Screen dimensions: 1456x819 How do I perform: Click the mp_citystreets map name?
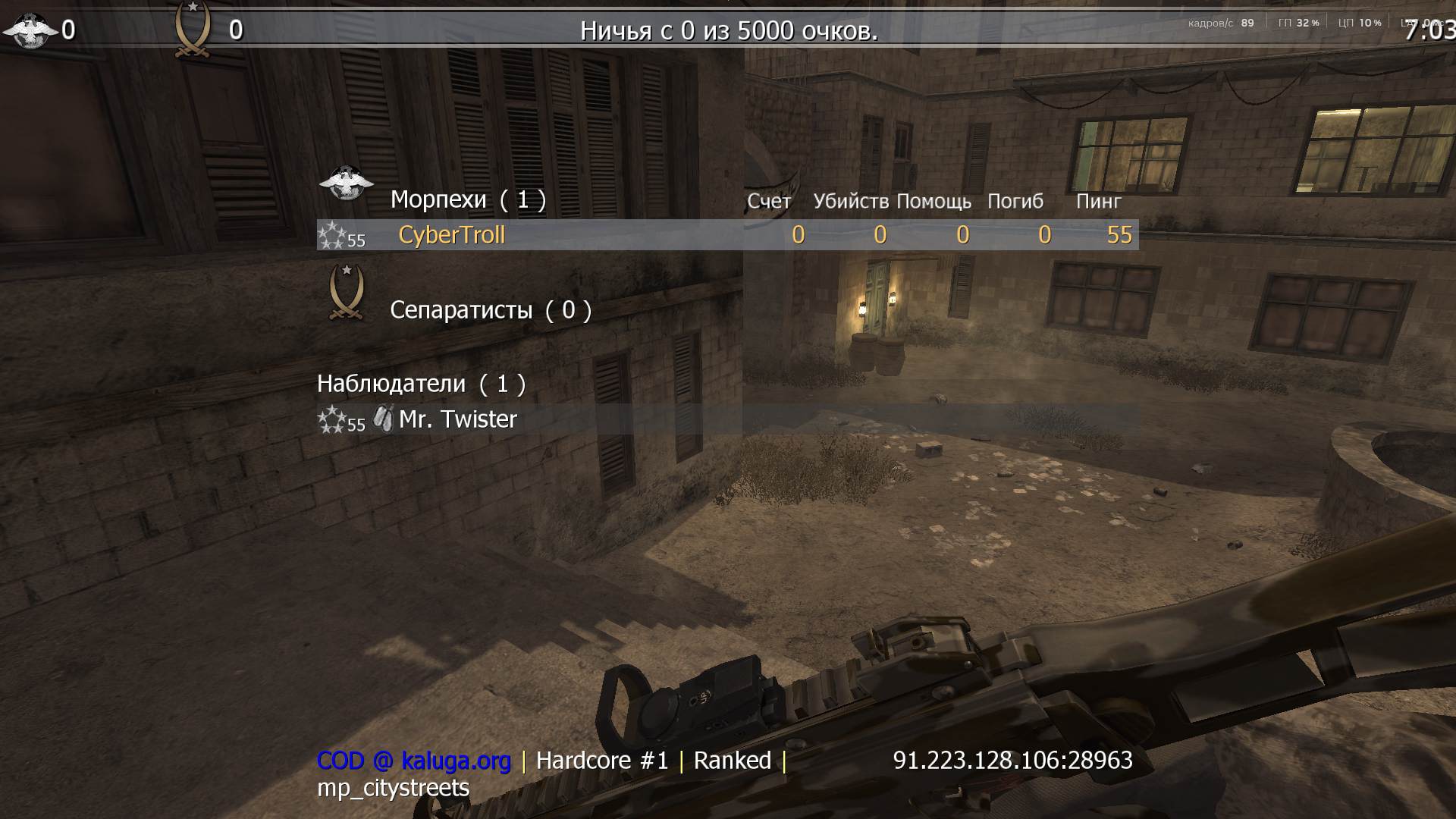click(394, 789)
